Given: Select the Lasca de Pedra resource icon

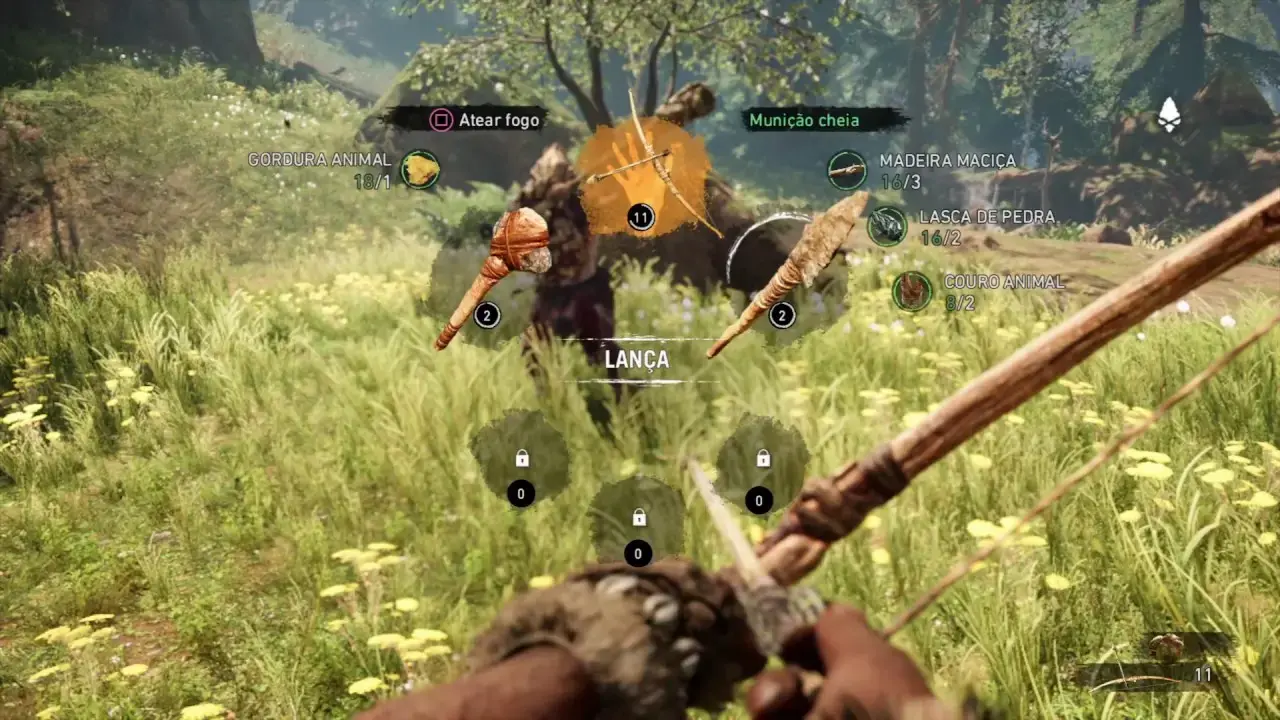Looking at the screenshot, I should [886, 226].
